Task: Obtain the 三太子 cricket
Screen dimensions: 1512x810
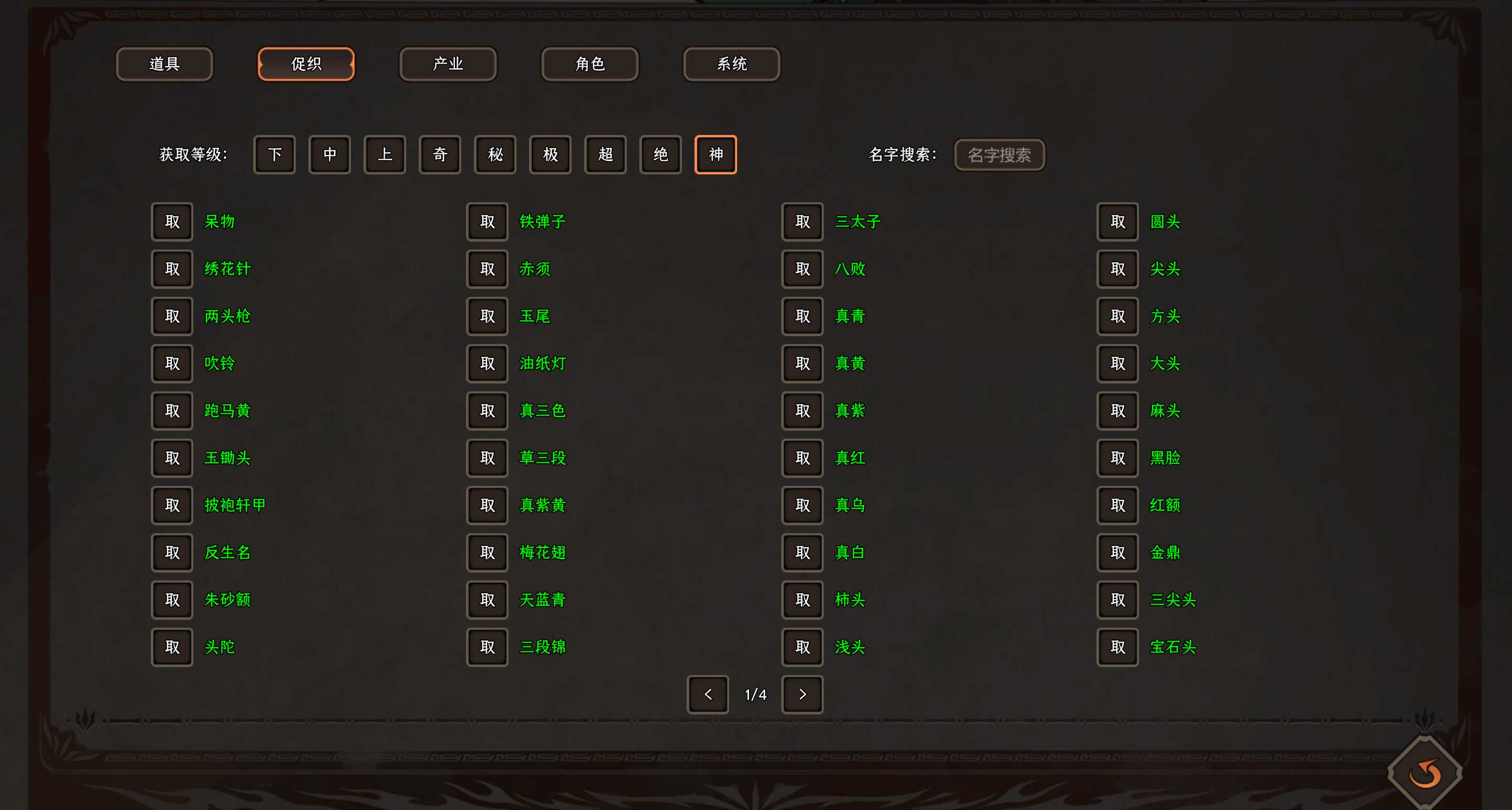Action: (x=802, y=222)
